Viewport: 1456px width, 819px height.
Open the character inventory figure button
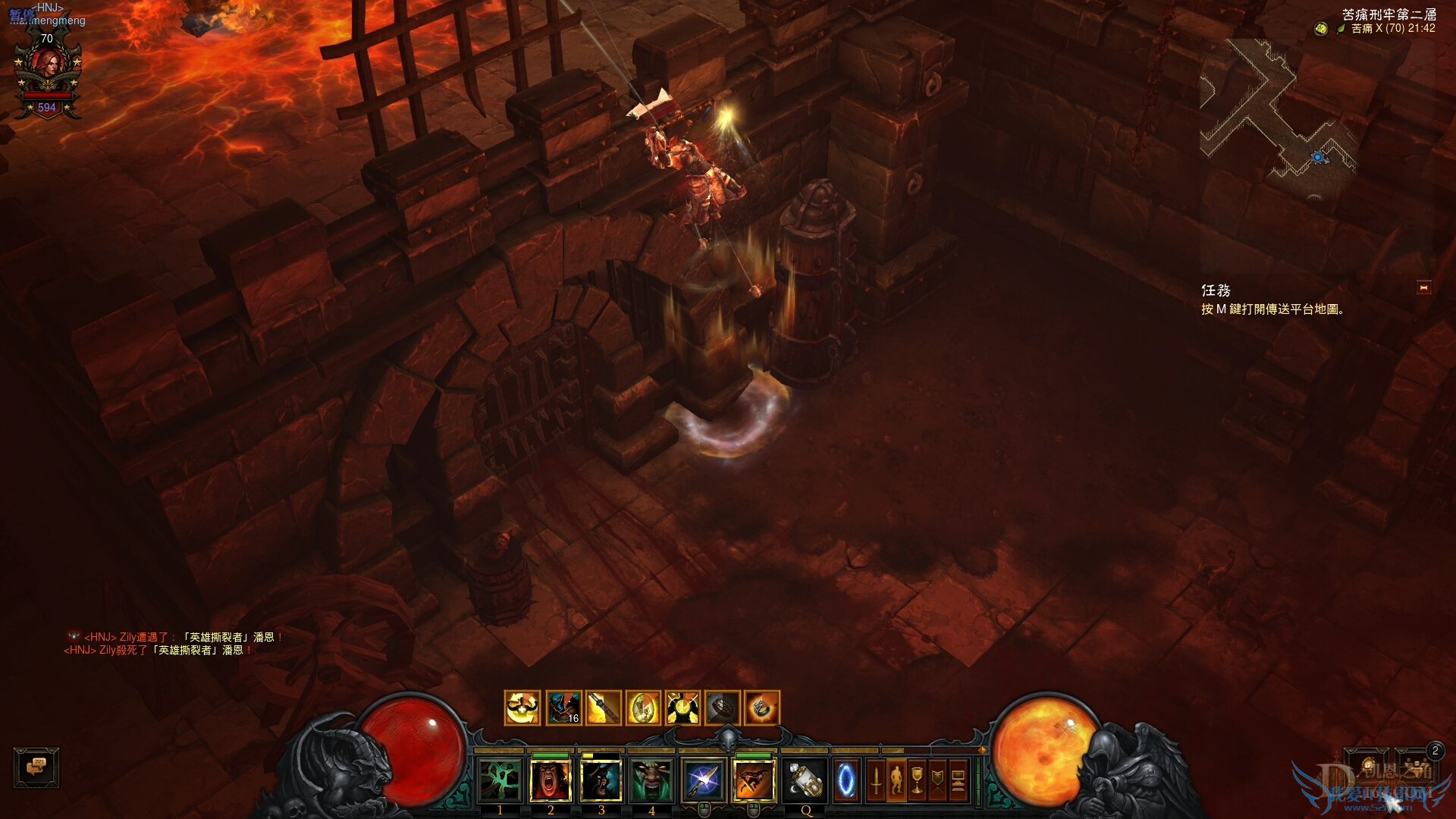click(896, 780)
